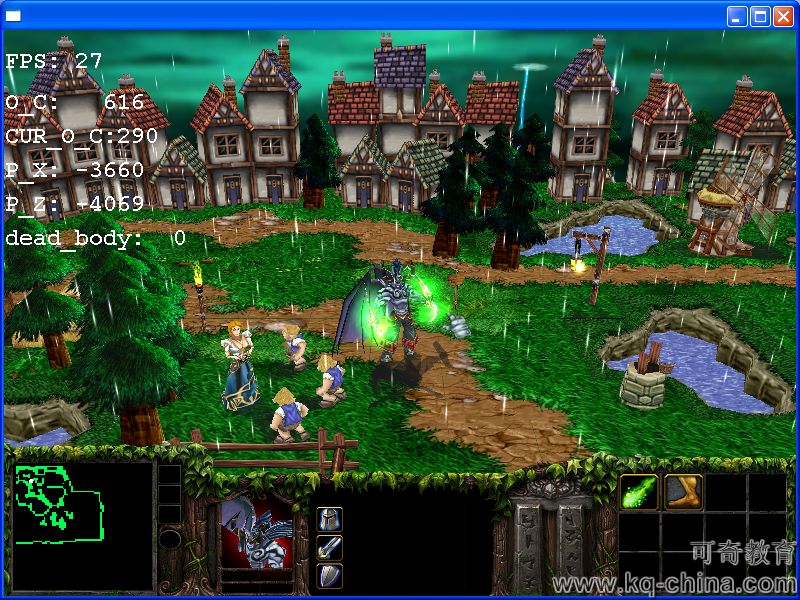This screenshot has height=600, width=800.
Task: Select the hero portrait in the panel
Action: [x=256, y=530]
